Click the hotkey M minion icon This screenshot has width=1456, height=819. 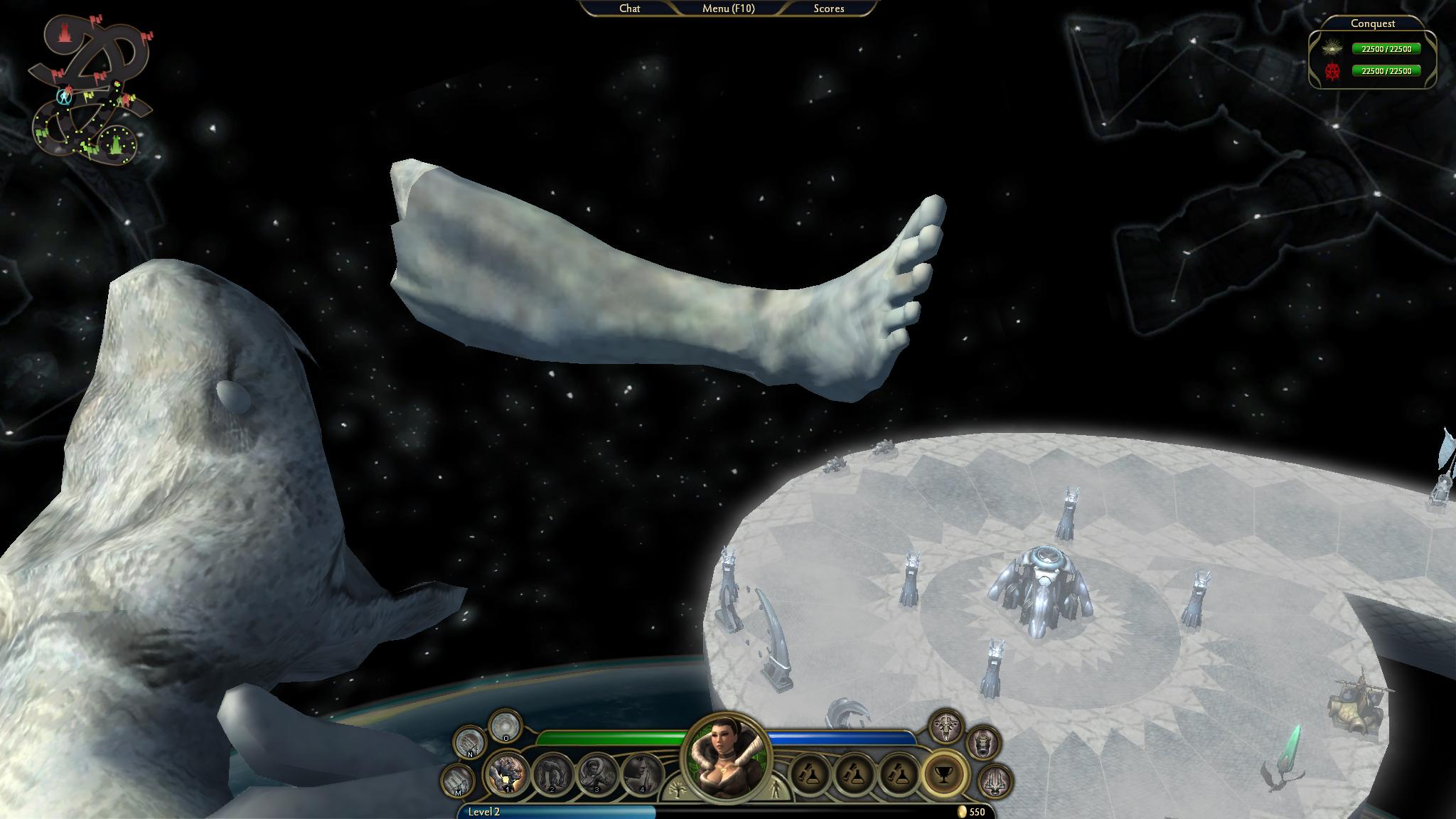(x=459, y=780)
